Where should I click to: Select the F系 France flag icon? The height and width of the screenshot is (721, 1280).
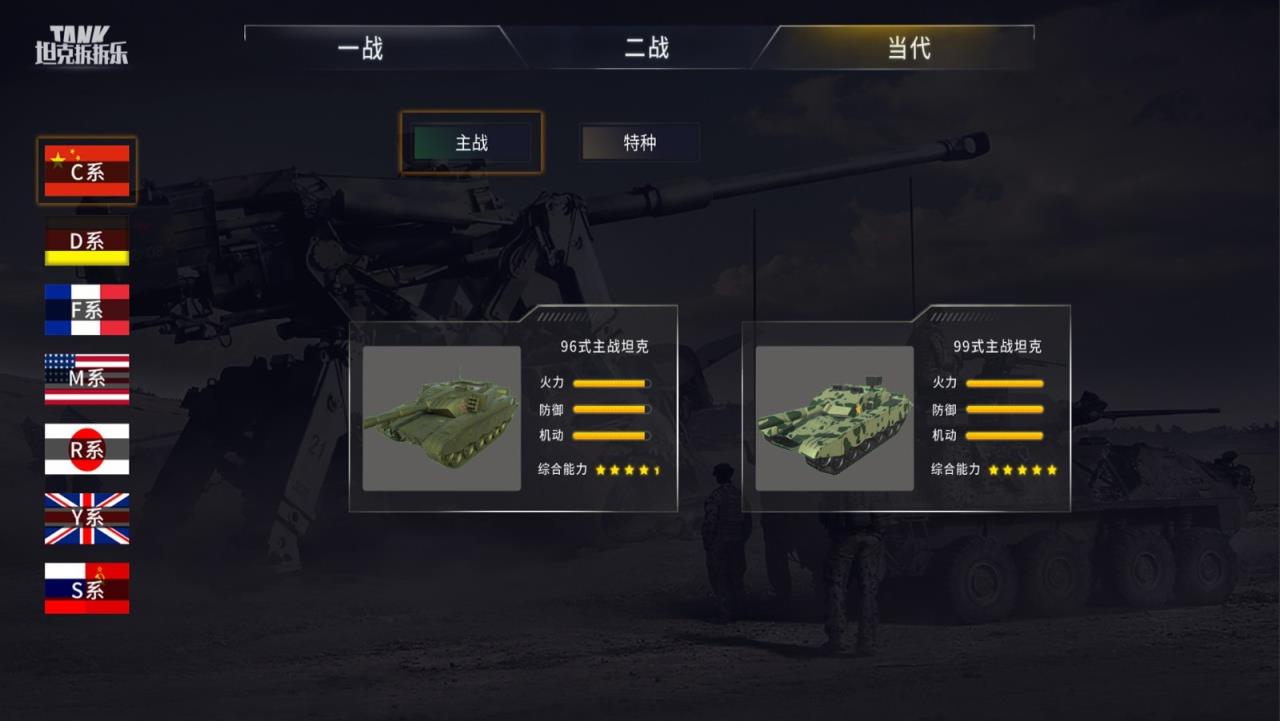click(86, 310)
